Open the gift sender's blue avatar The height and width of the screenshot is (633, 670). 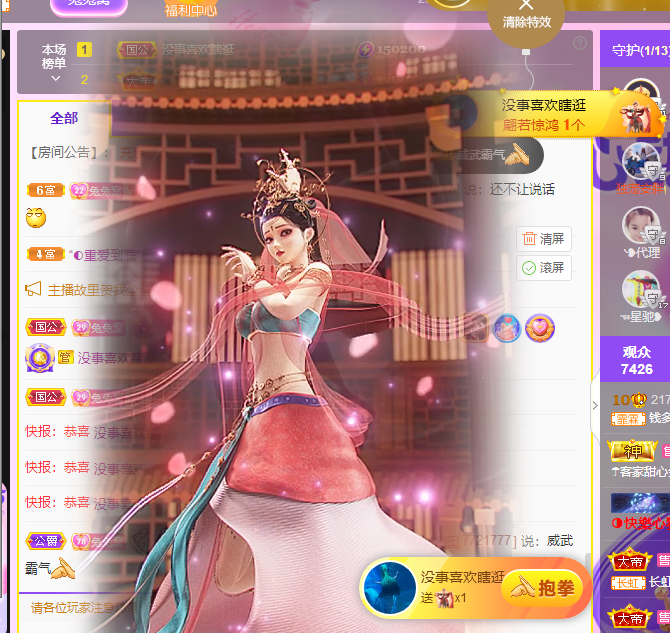[x=389, y=587]
